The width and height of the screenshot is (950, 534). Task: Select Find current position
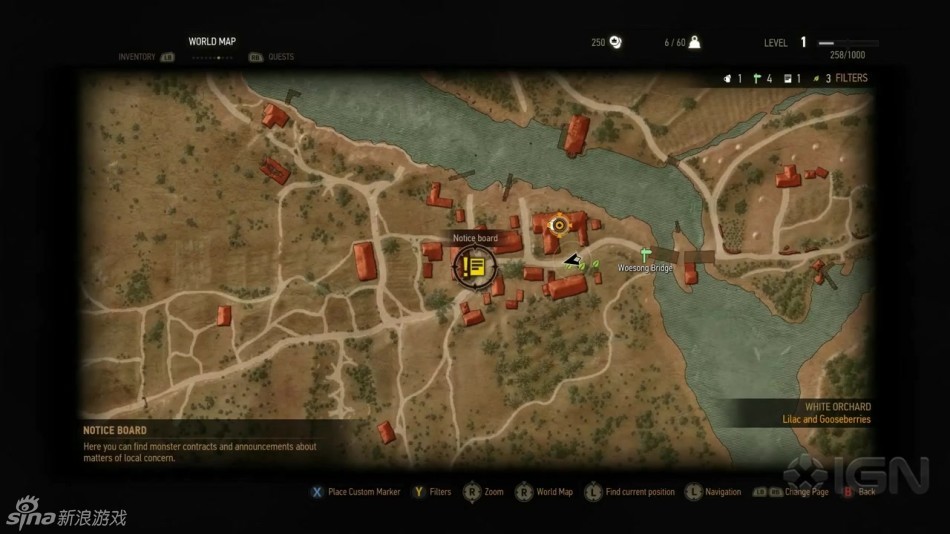tap(640, 492)
